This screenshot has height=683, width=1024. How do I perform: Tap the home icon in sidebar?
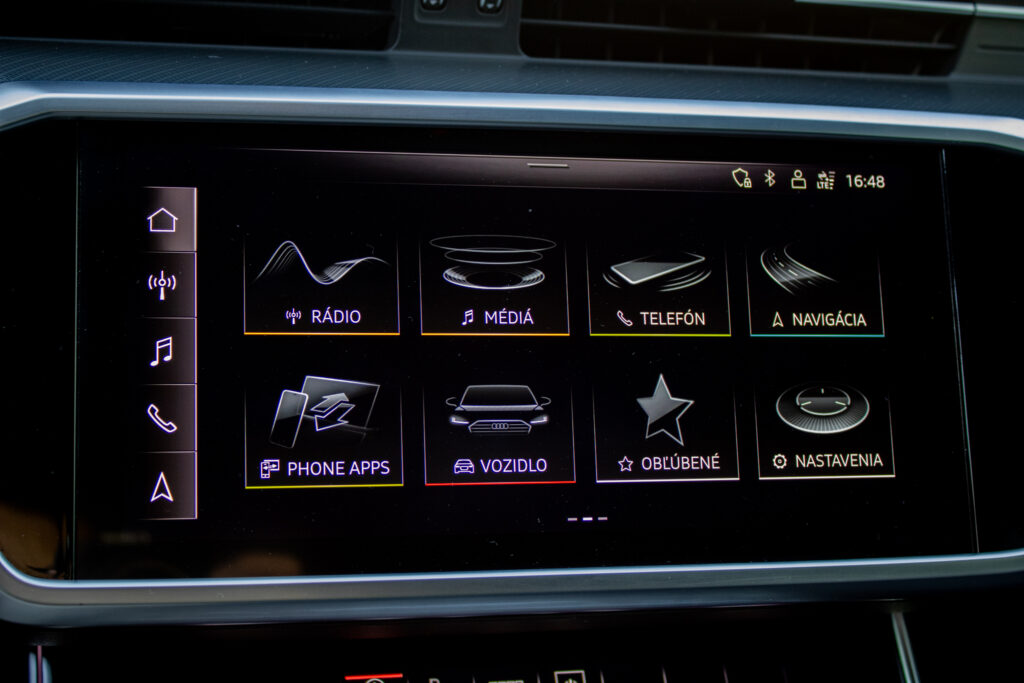162,220
